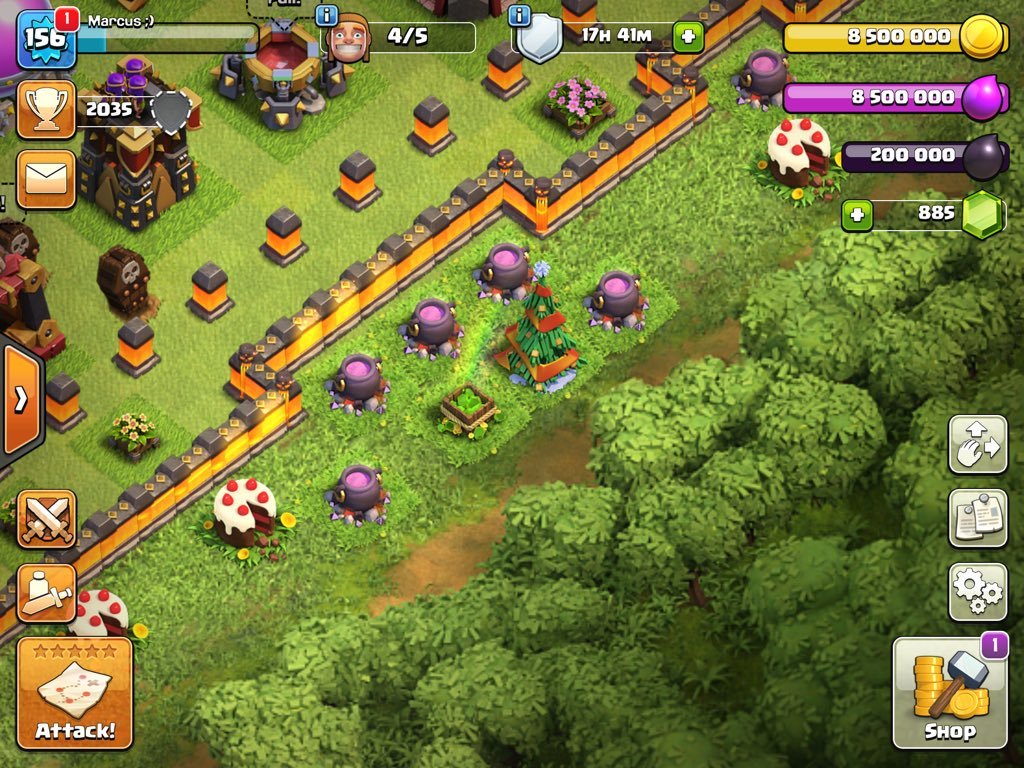
Task: Open the mail inbox envelope
Action: pyautogui.click(x=46, y=179)
